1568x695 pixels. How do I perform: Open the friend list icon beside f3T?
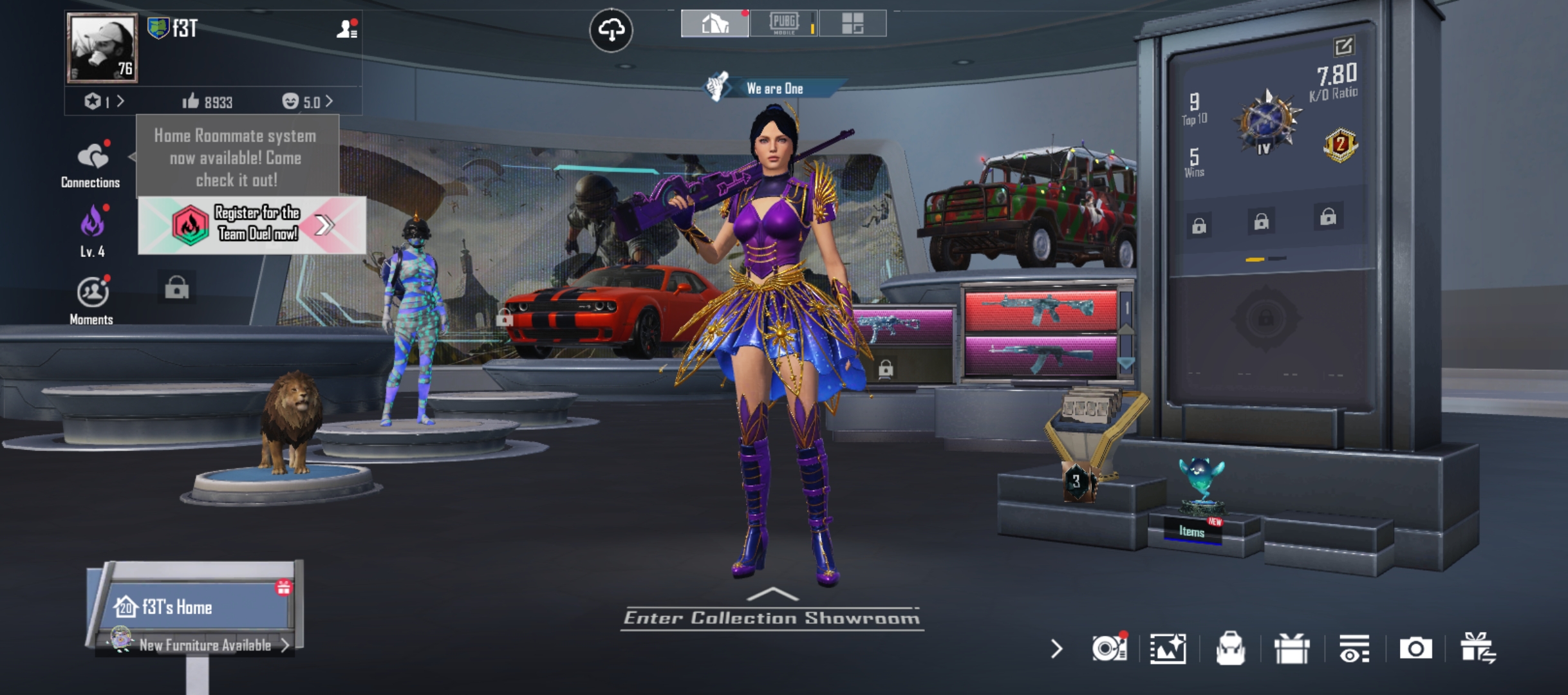pos(347,29)
